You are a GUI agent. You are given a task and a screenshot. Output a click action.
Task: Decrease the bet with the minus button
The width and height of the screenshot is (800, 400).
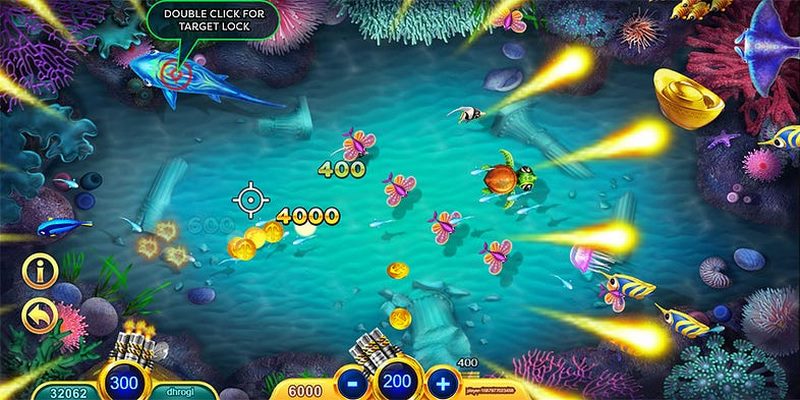point(352,383)
